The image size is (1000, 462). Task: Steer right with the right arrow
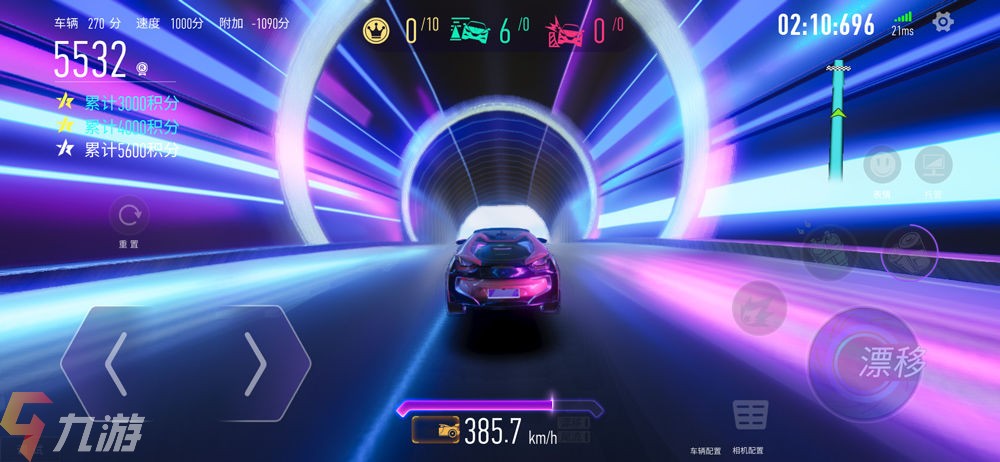[255, 363]
